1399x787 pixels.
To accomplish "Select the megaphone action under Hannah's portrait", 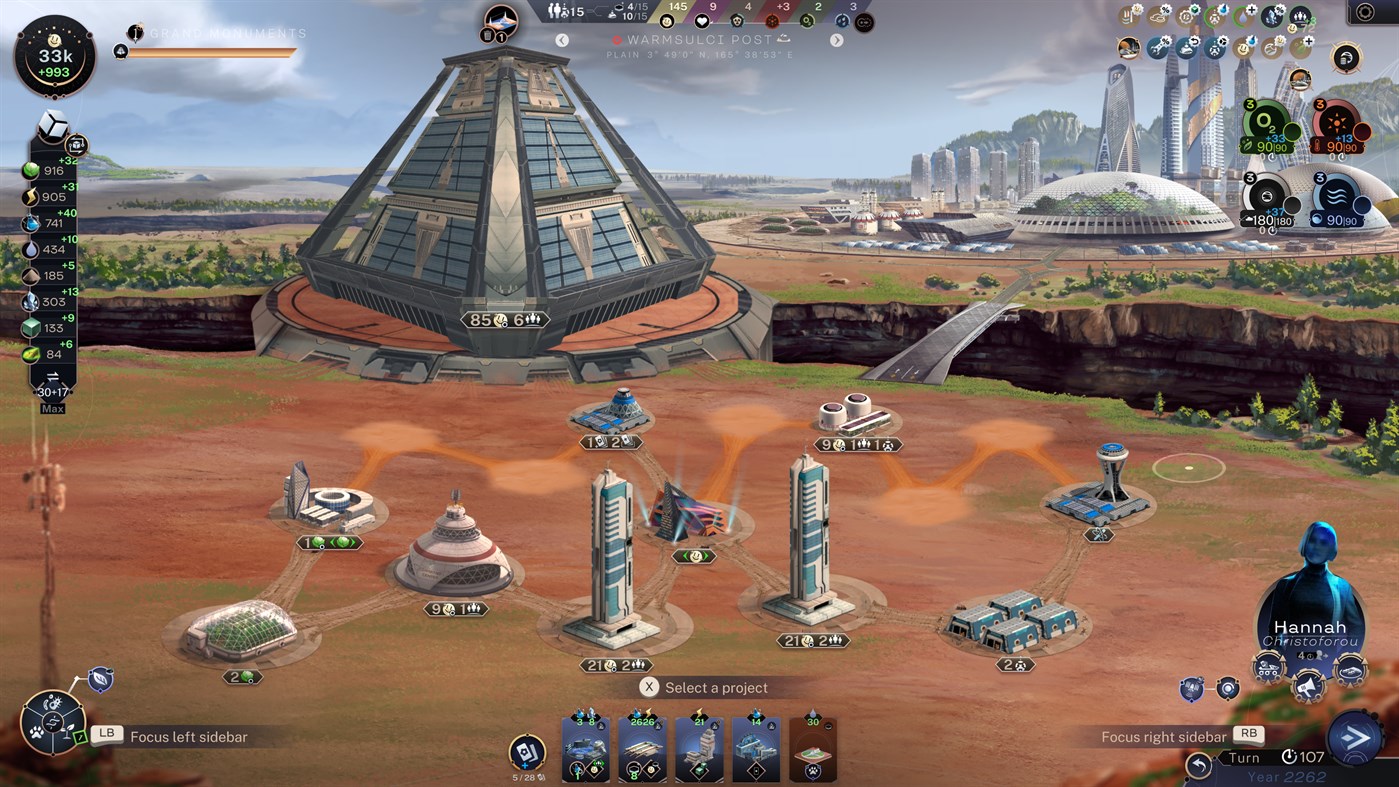I will coord(1308,688).
